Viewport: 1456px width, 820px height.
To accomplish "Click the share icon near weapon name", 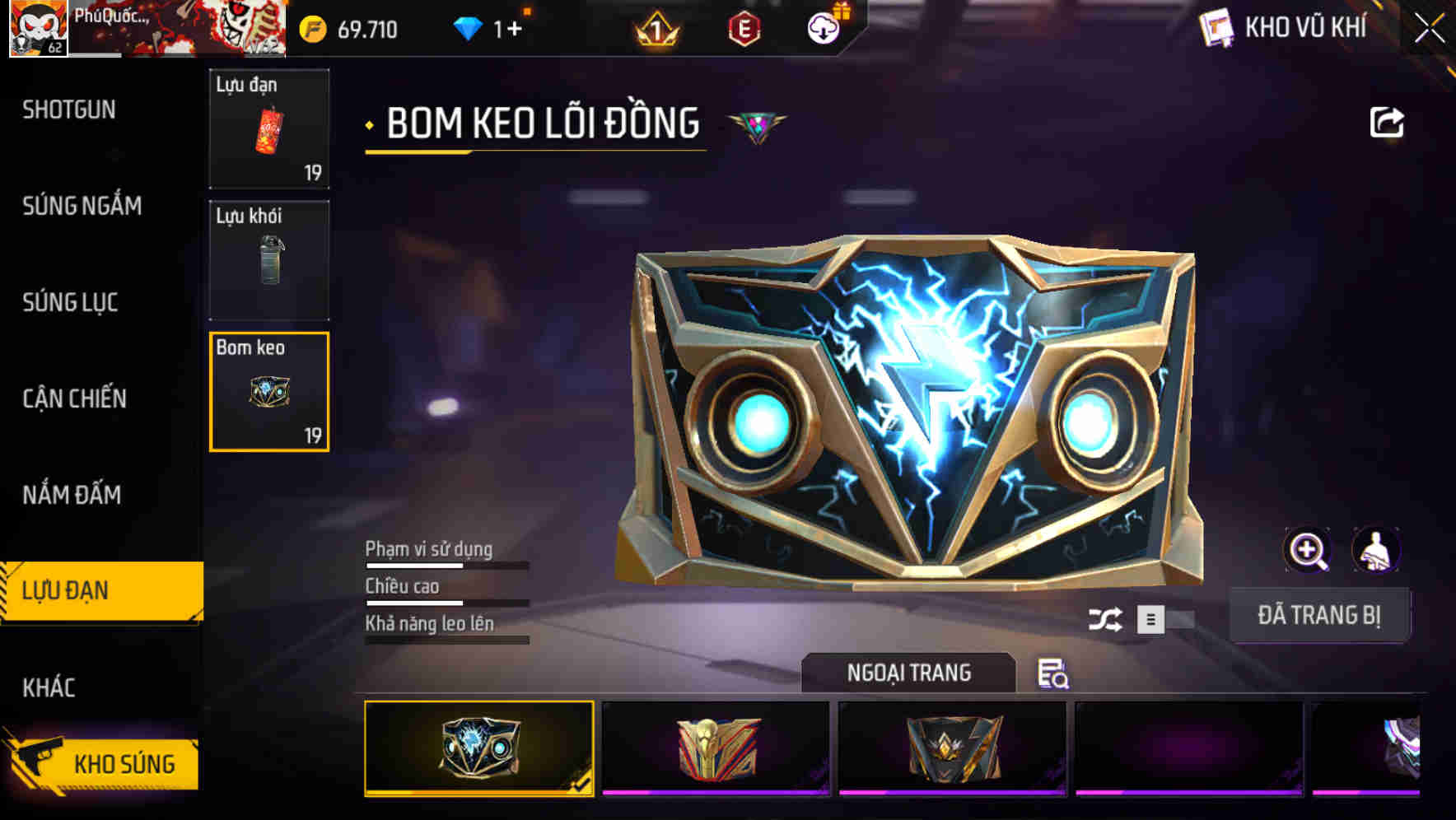I will (1387, 121).
